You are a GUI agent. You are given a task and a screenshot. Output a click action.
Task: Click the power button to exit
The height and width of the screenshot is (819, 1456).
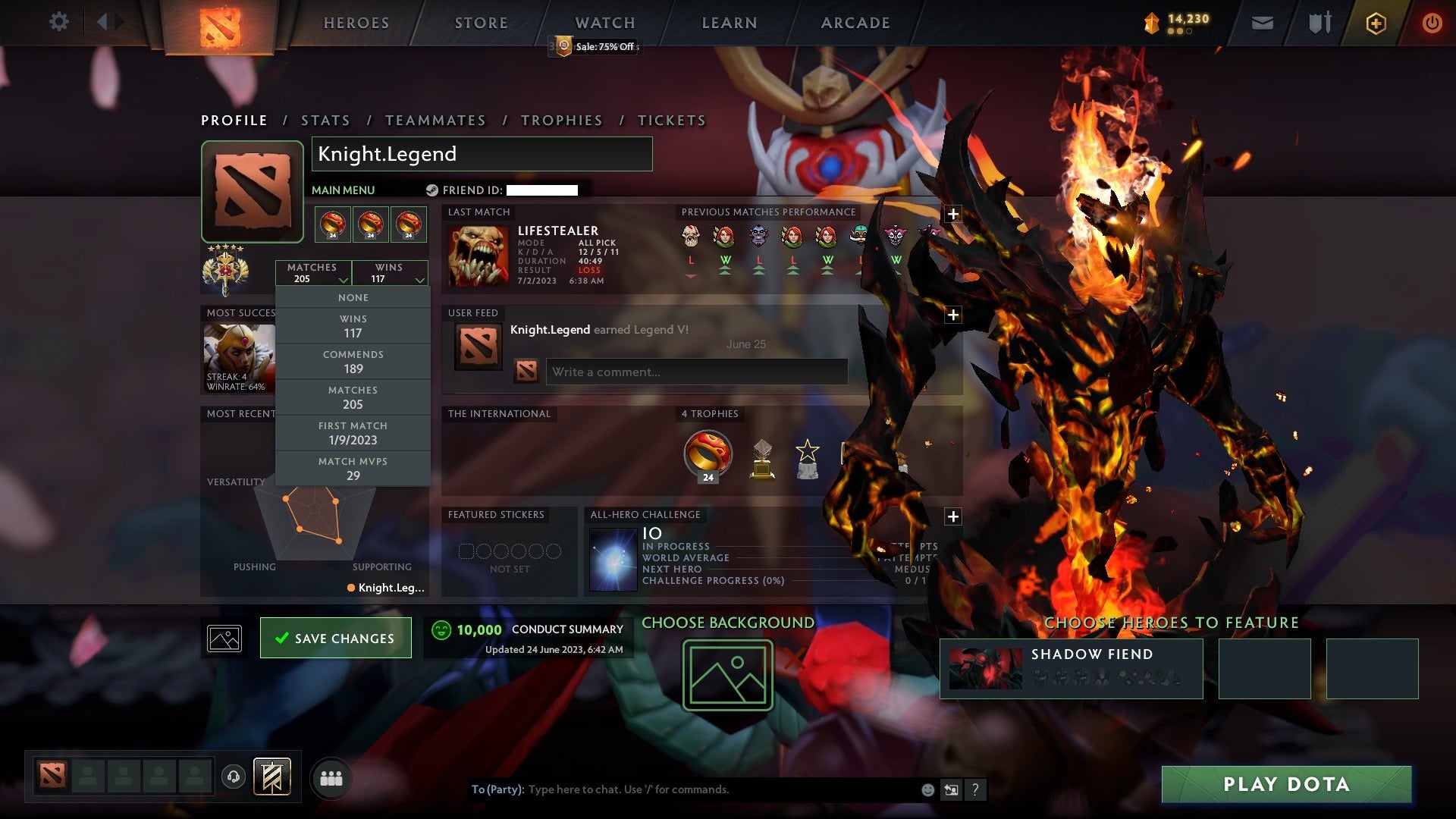[x=1433, y=23]
